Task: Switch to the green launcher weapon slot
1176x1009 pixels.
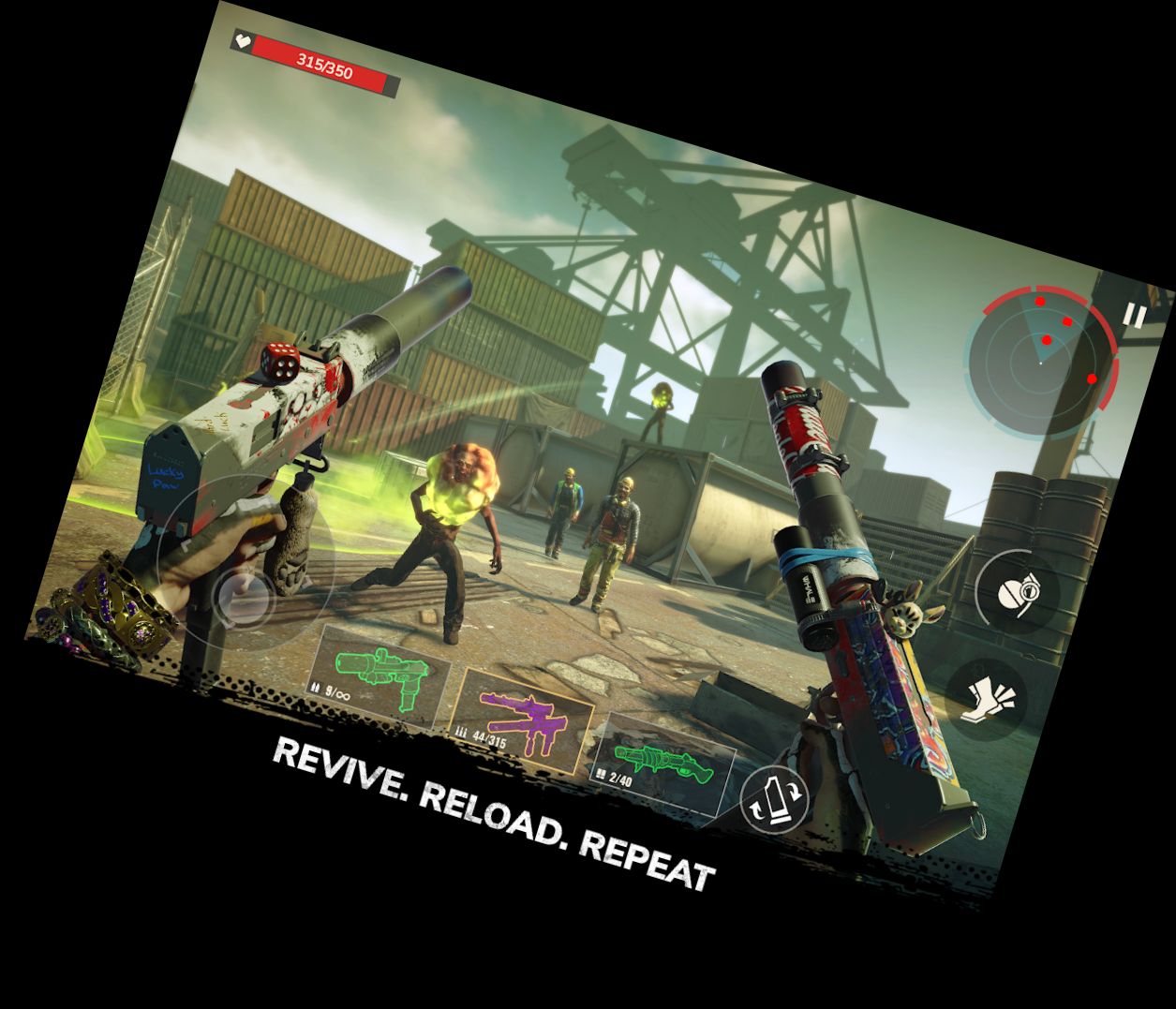Action: pos(662,756)
